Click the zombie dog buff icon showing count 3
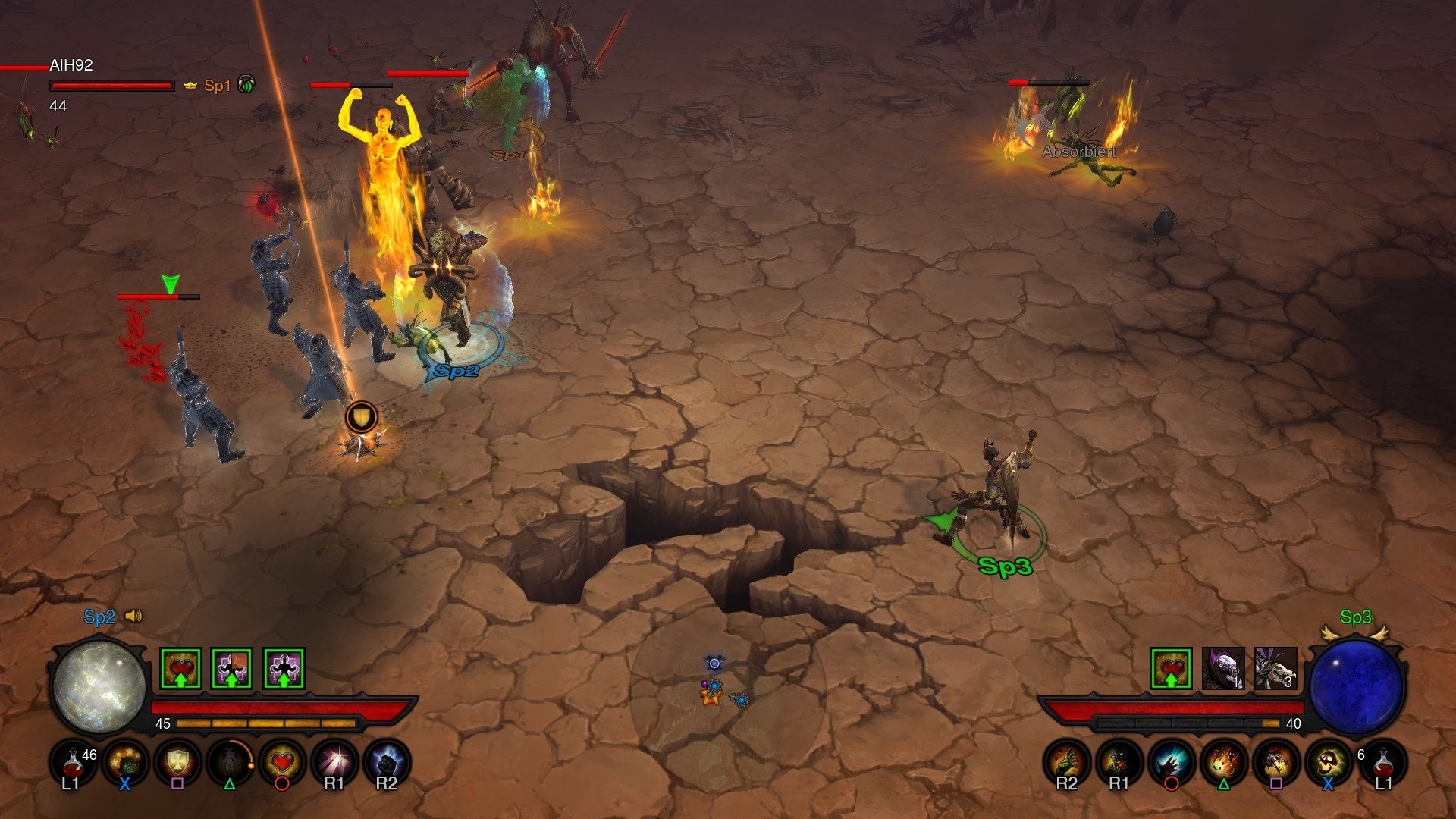1456x819 pixels. (x=1275, y=667)
